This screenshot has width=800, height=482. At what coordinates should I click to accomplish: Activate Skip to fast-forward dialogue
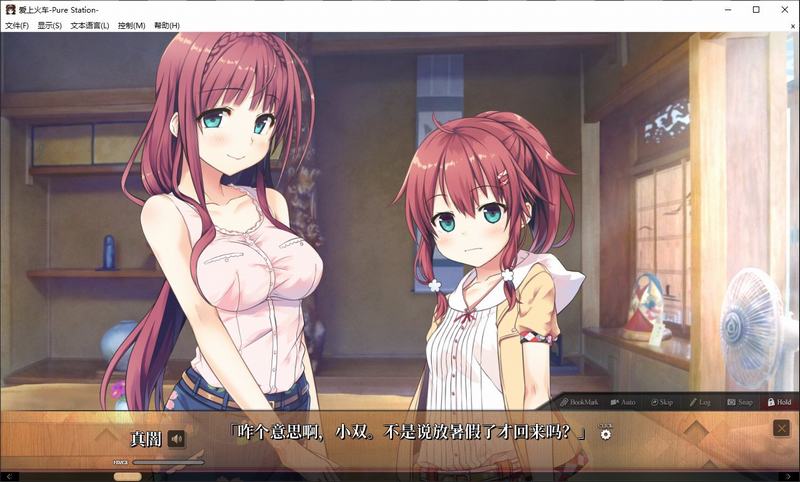pos(661,402)
